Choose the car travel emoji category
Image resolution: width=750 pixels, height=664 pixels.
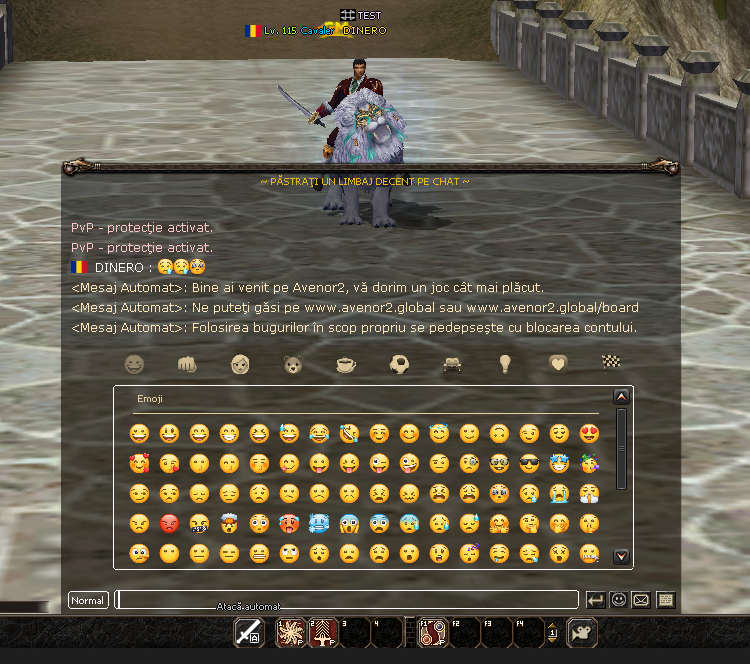(452, 364)
